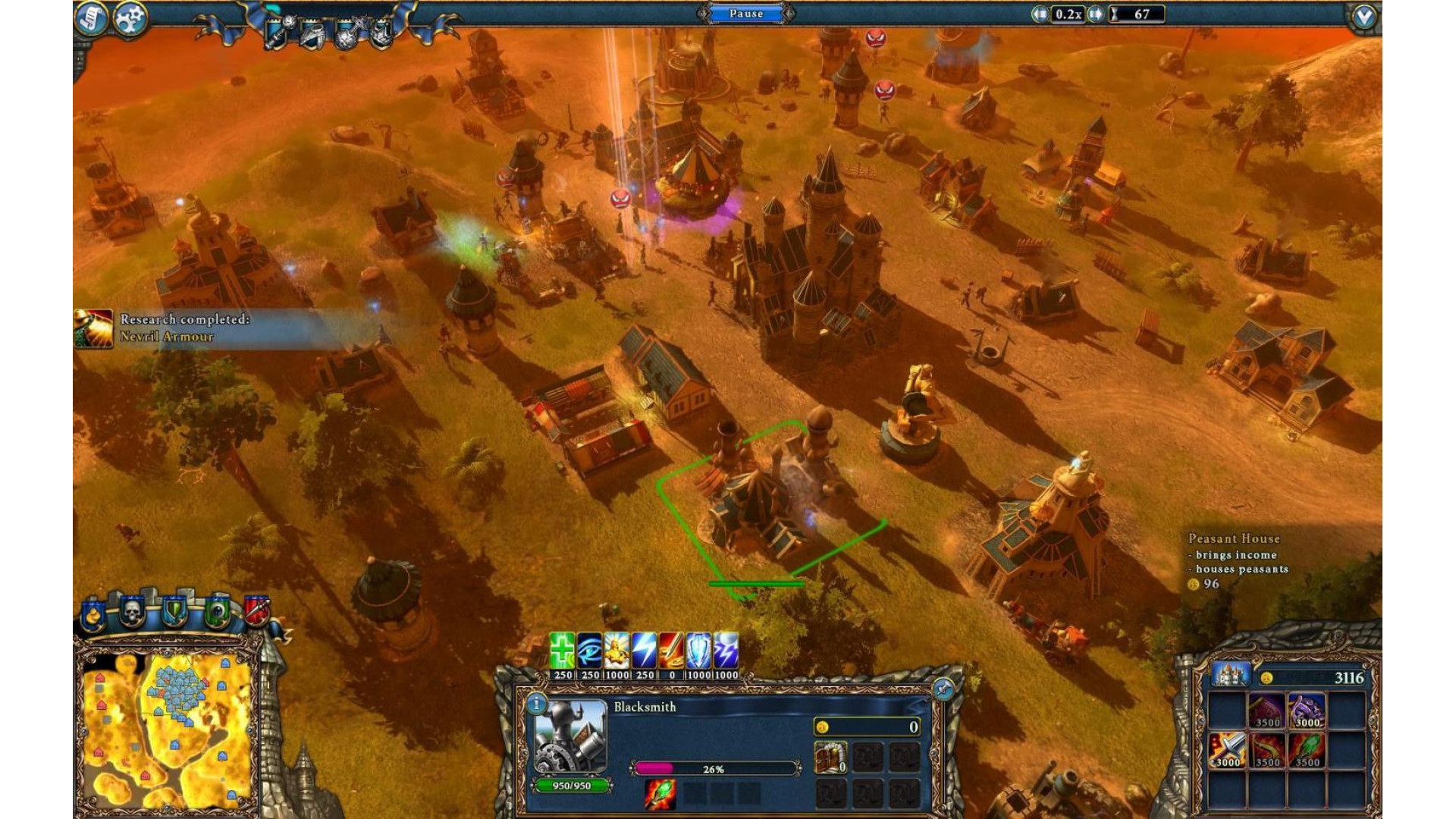Viewport: 1456px width, 819px height.
Task: Increase game speed with right arrow
Action: coord(1095,14)
